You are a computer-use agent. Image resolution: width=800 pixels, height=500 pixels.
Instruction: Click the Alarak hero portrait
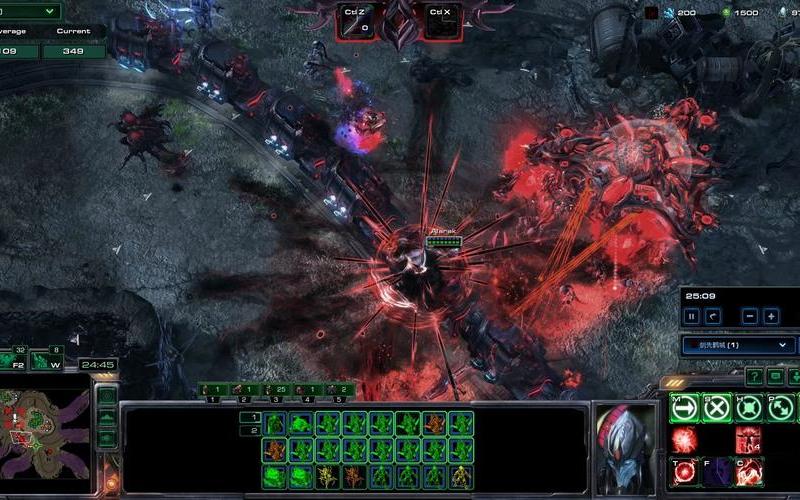click(625, 446)
